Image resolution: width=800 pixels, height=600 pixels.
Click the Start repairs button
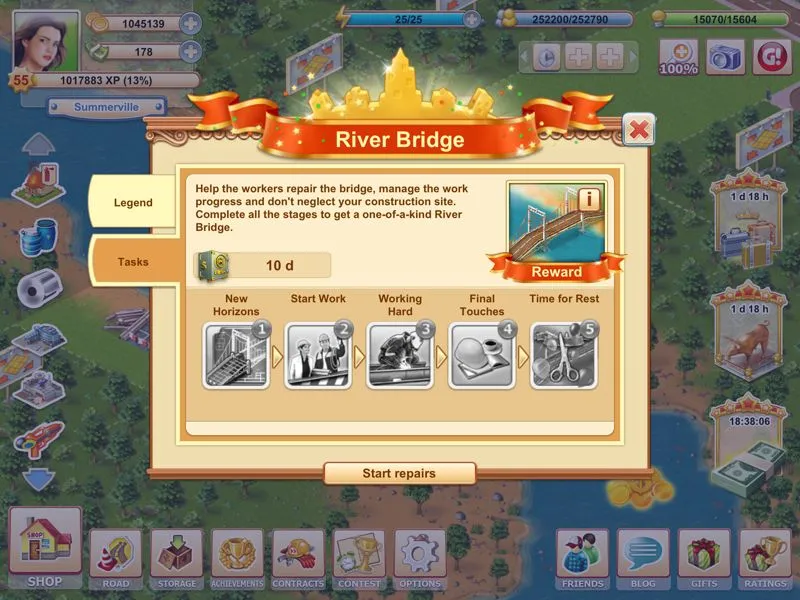click(399, 473)
